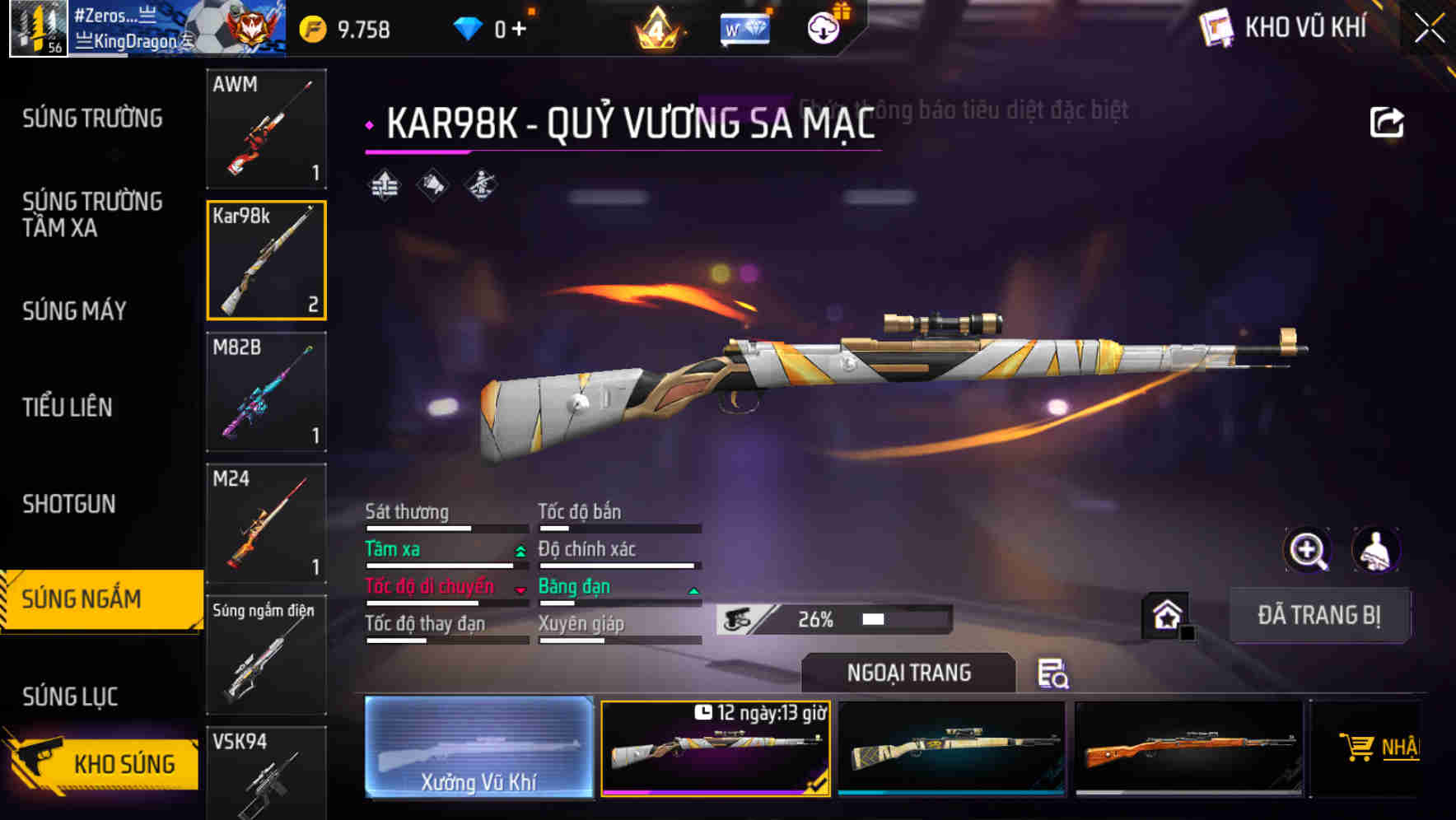Click the character preview icon beside the magnifier

1374,550
